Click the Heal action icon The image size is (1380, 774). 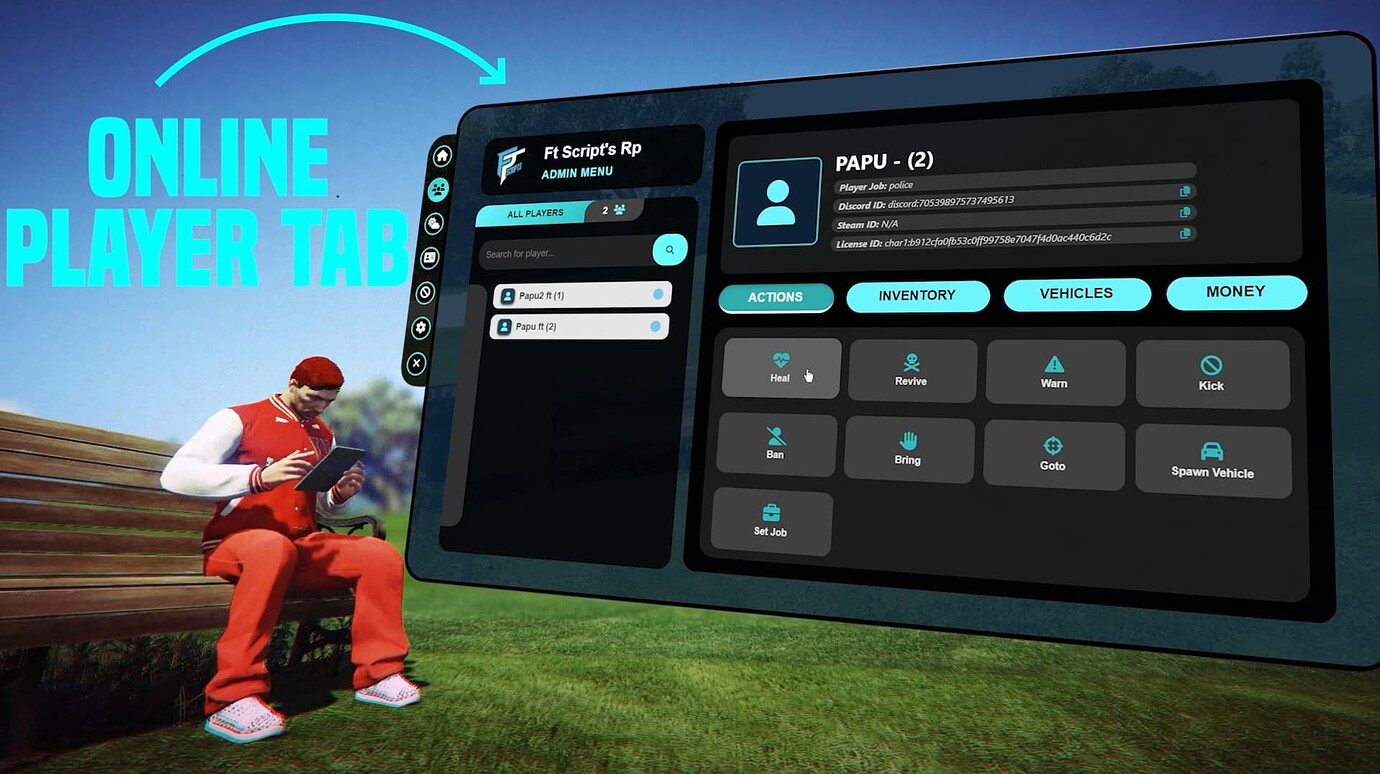780,366
